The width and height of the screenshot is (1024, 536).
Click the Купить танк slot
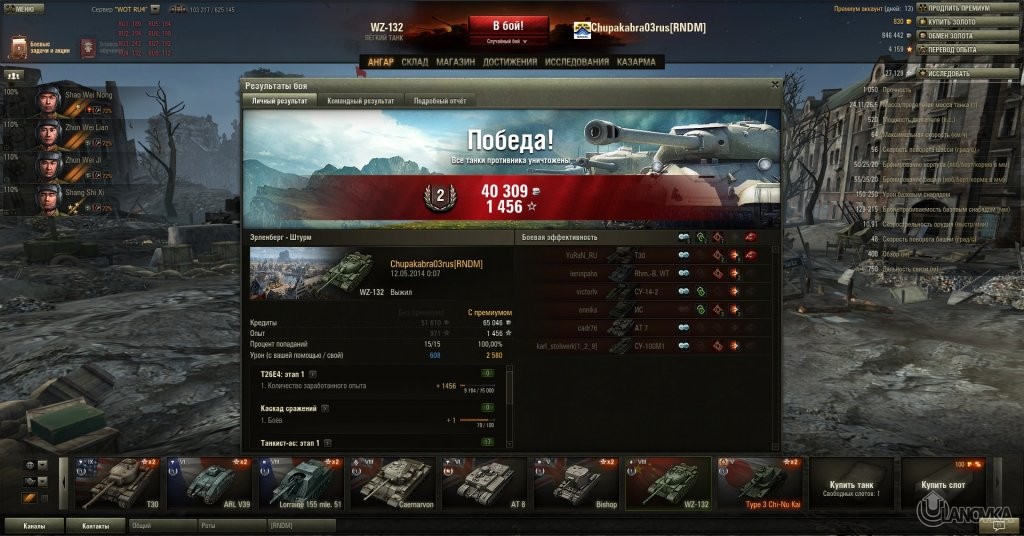point(851,483)
